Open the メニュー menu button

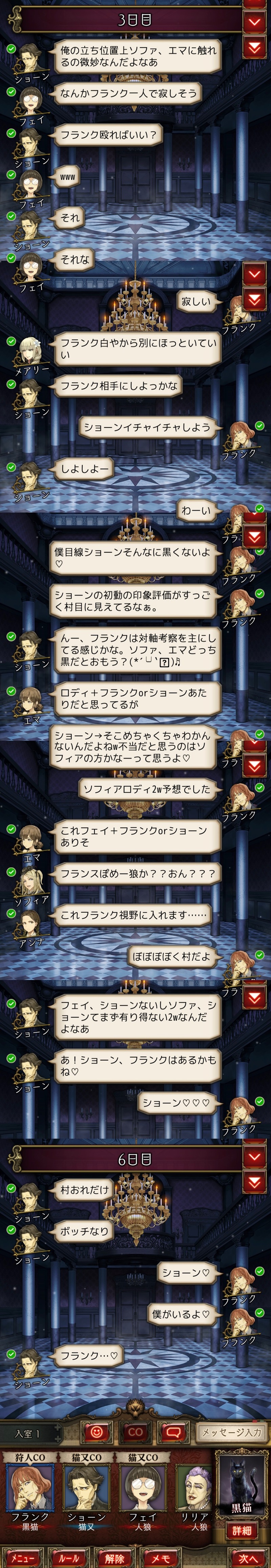click(22, 1557)
